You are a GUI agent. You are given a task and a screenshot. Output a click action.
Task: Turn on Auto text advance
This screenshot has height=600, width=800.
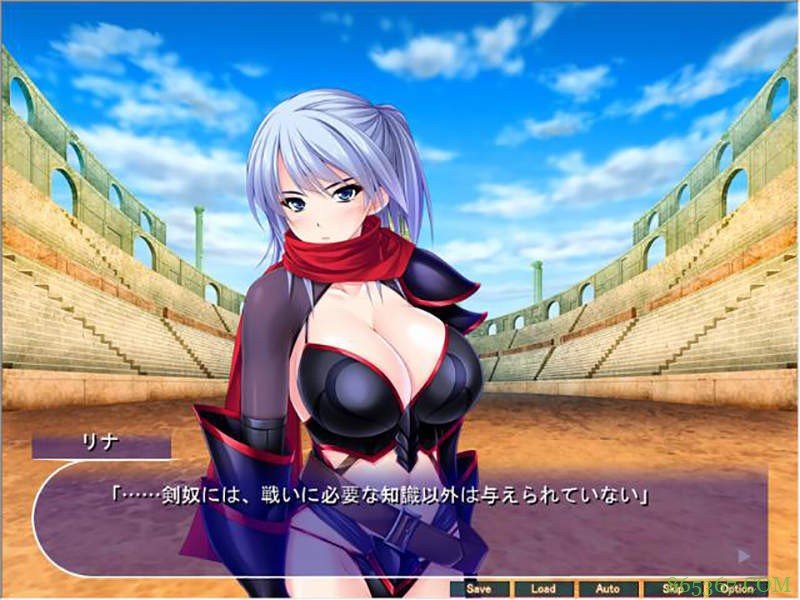(607, 589)
